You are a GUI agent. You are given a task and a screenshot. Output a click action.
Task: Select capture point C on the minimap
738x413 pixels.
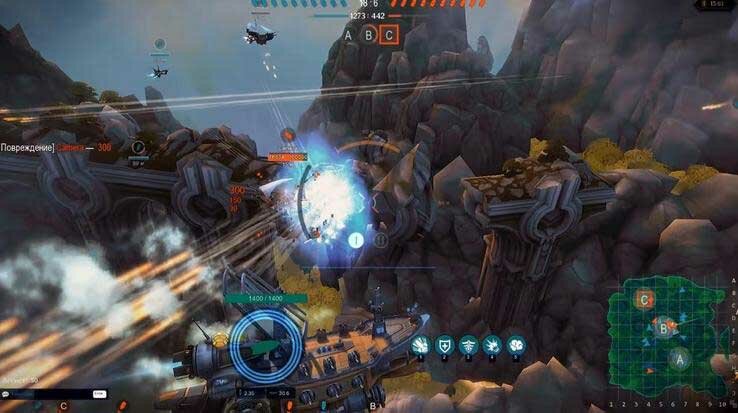coord(646,298)
